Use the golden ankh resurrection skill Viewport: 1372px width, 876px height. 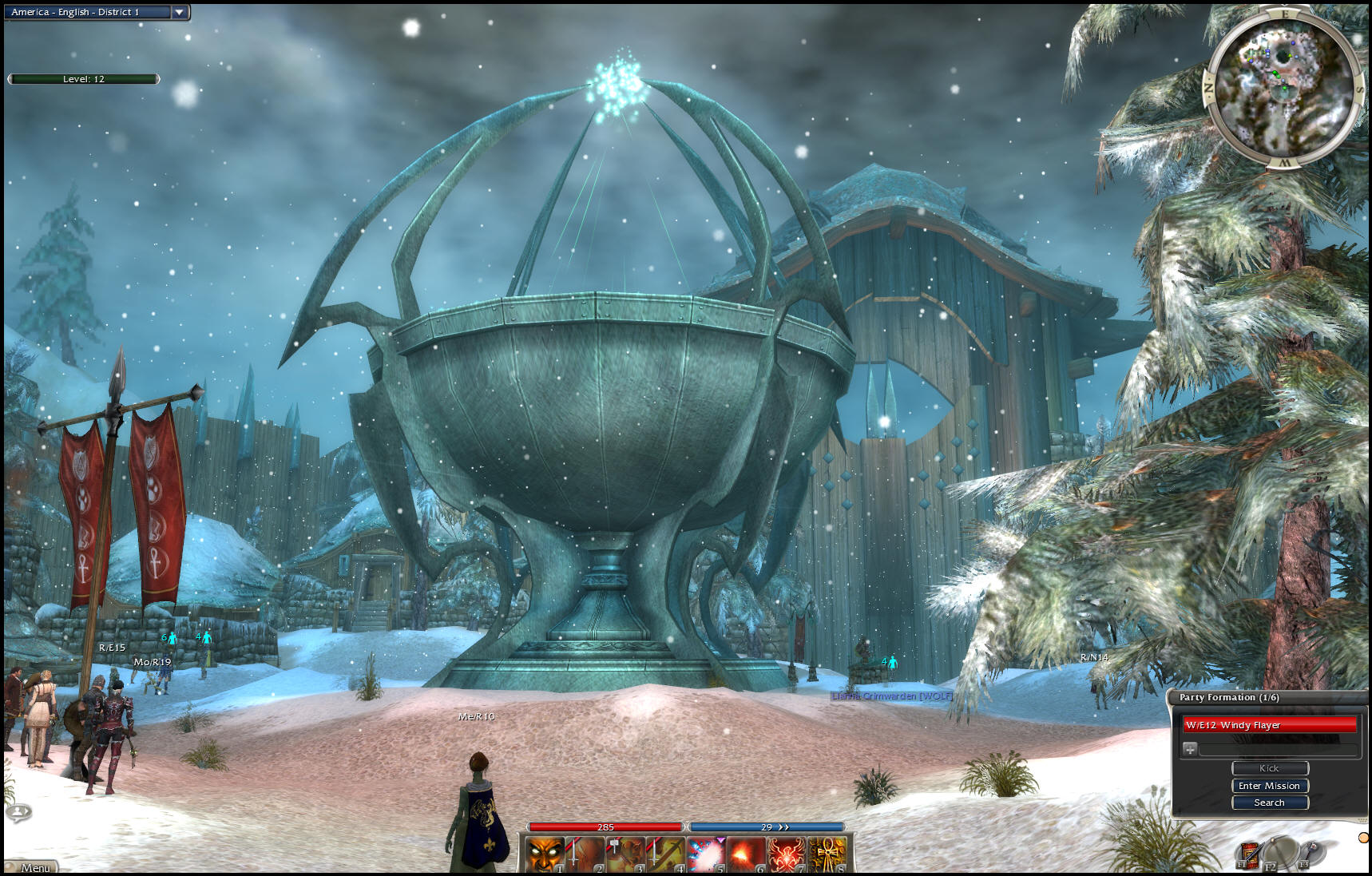click(x=828, y=854)
